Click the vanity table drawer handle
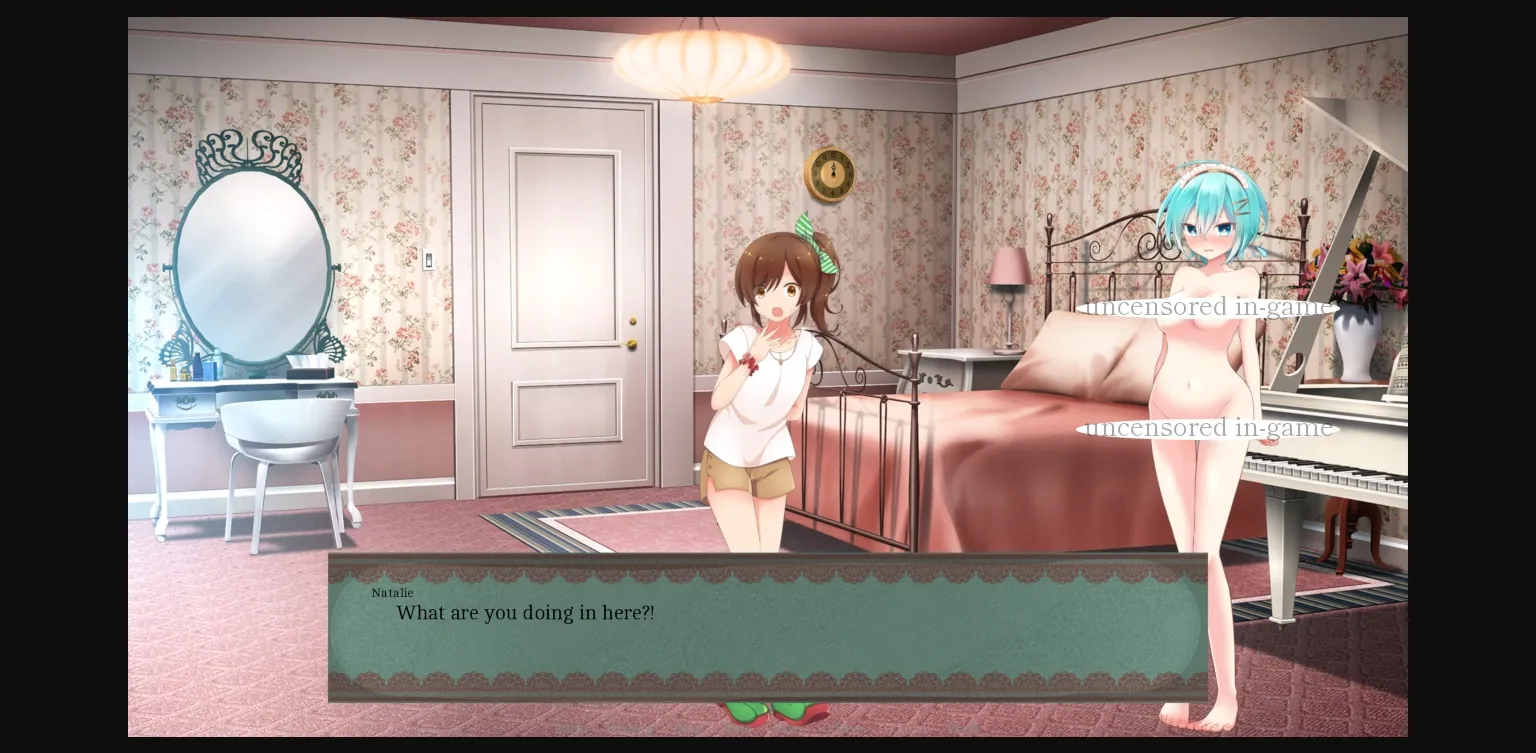The width and height of the screenshot is (1536, 753). click(x=185, y=400)
